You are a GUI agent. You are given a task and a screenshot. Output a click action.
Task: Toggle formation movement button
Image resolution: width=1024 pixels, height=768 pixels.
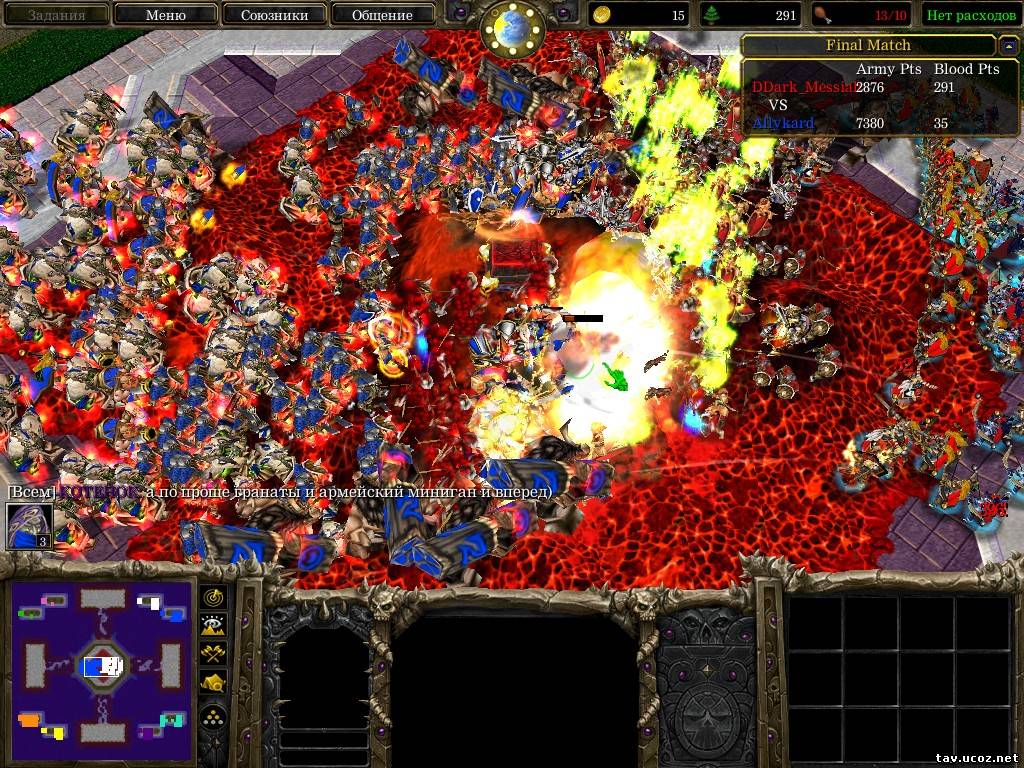(213, 716)
